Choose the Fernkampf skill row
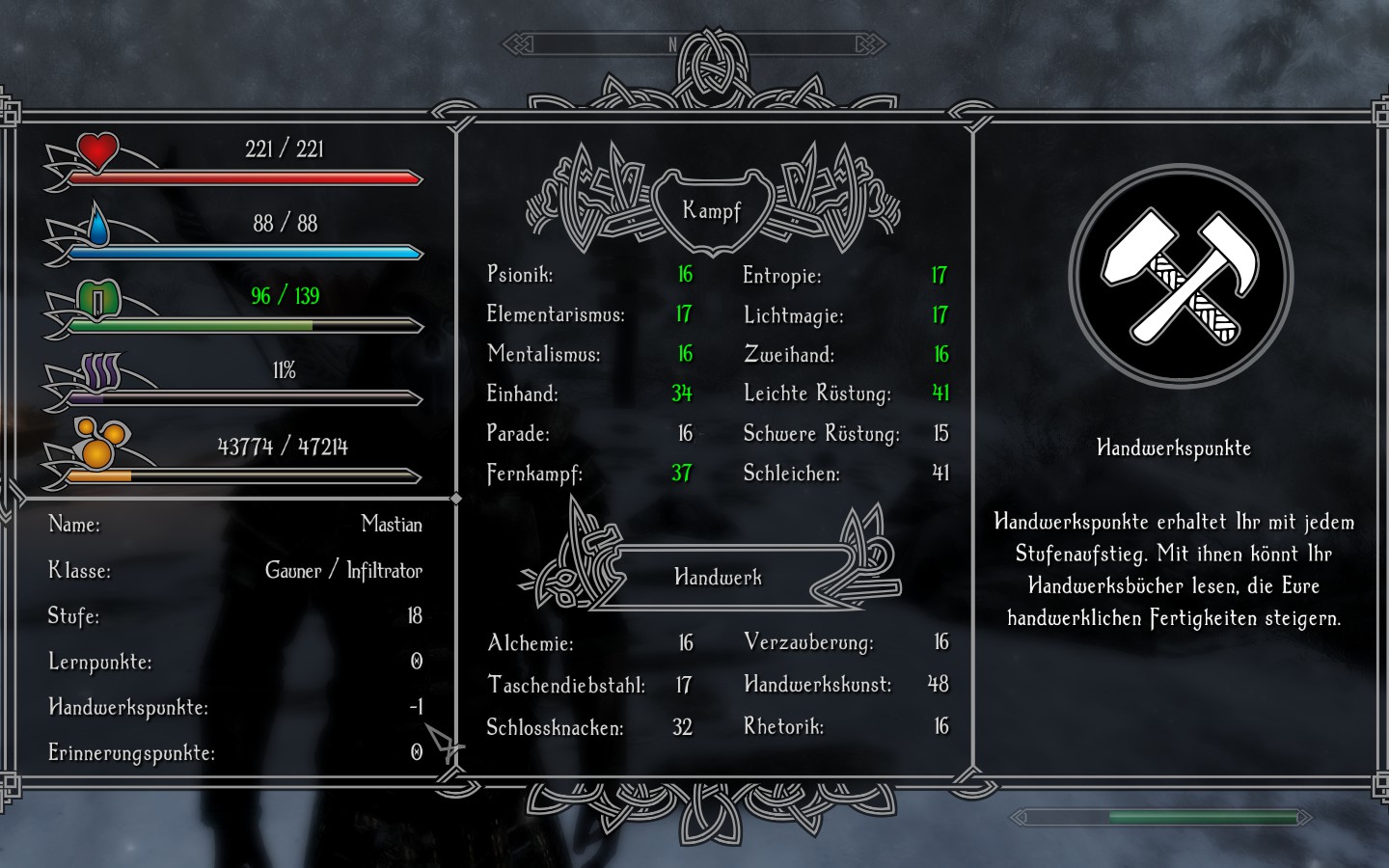1389x868 pixels. [x=534, y=474]
